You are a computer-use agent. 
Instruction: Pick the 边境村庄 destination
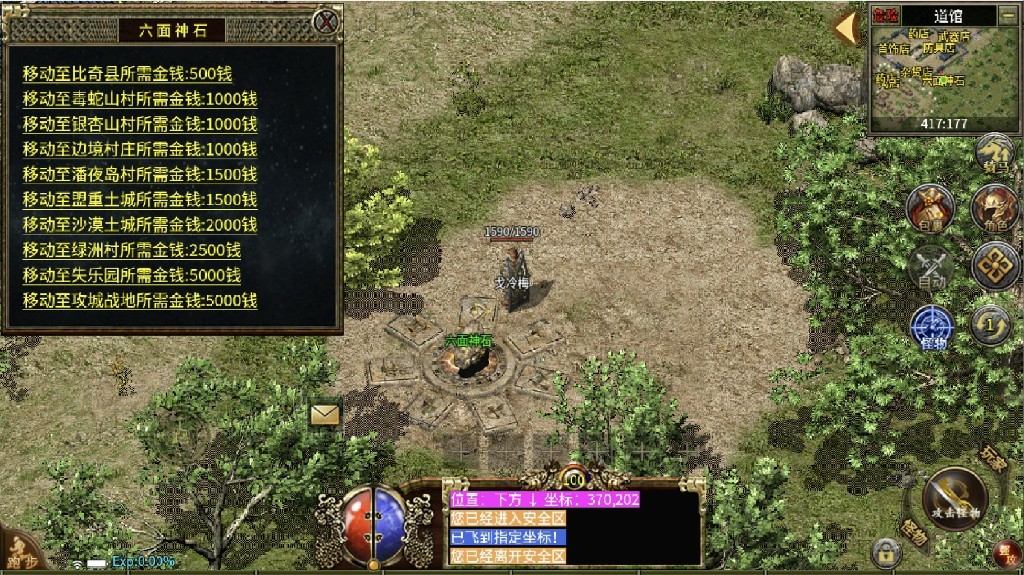click(140, 148)
